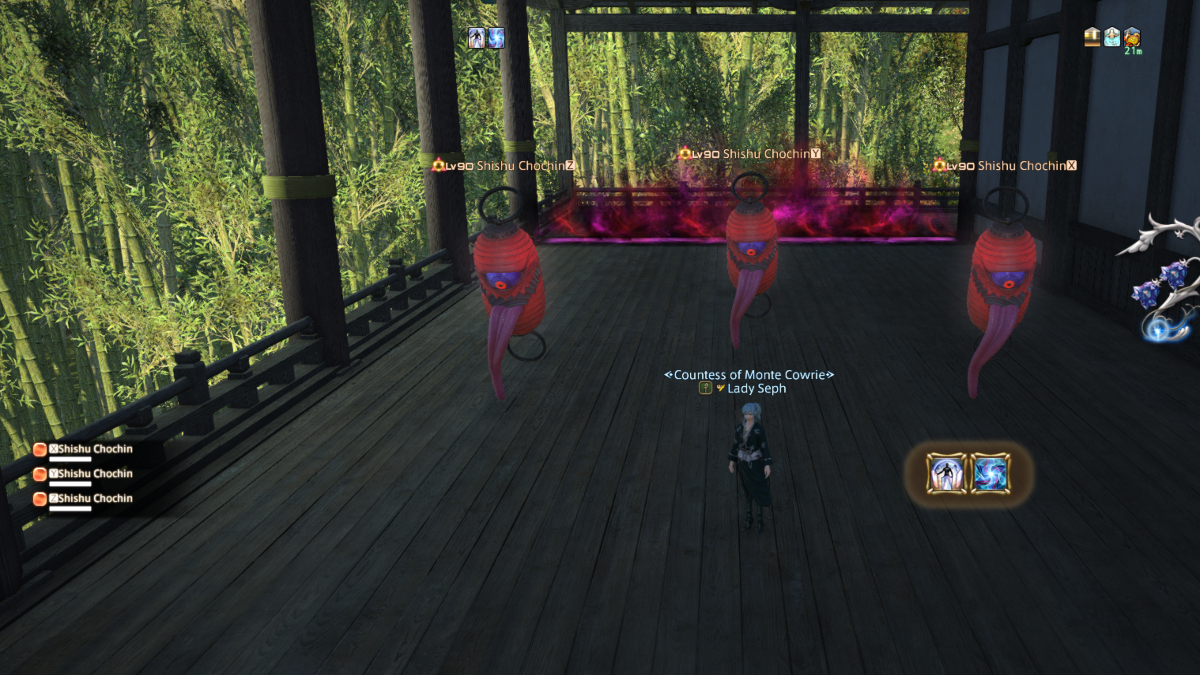This screenshot has width=1200, height=675.
Task: Inspect the gold chest status icon
Action: tap(1092, 37)
